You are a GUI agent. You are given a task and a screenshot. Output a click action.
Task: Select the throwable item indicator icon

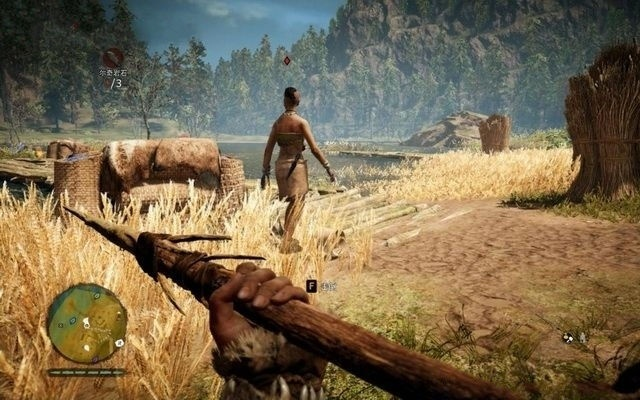pyautogui.click(x=569, y=337)
